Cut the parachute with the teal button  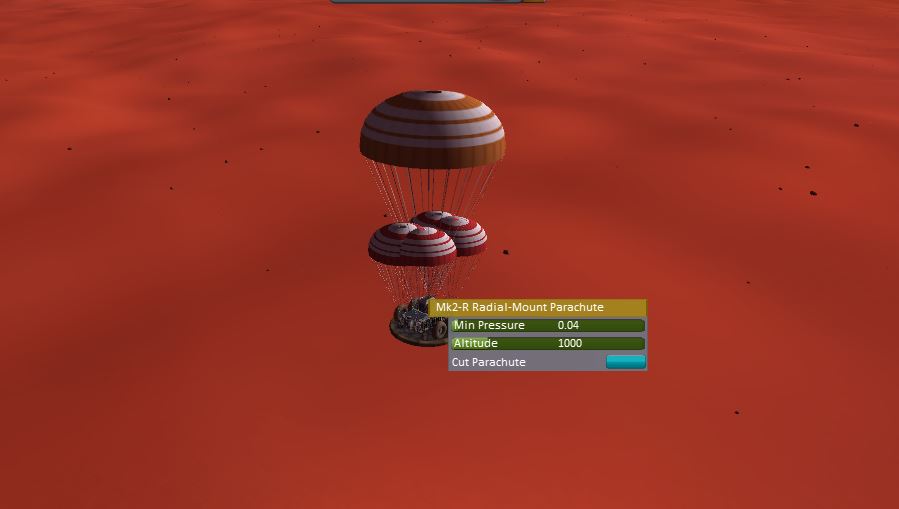[x=625, y=362]
